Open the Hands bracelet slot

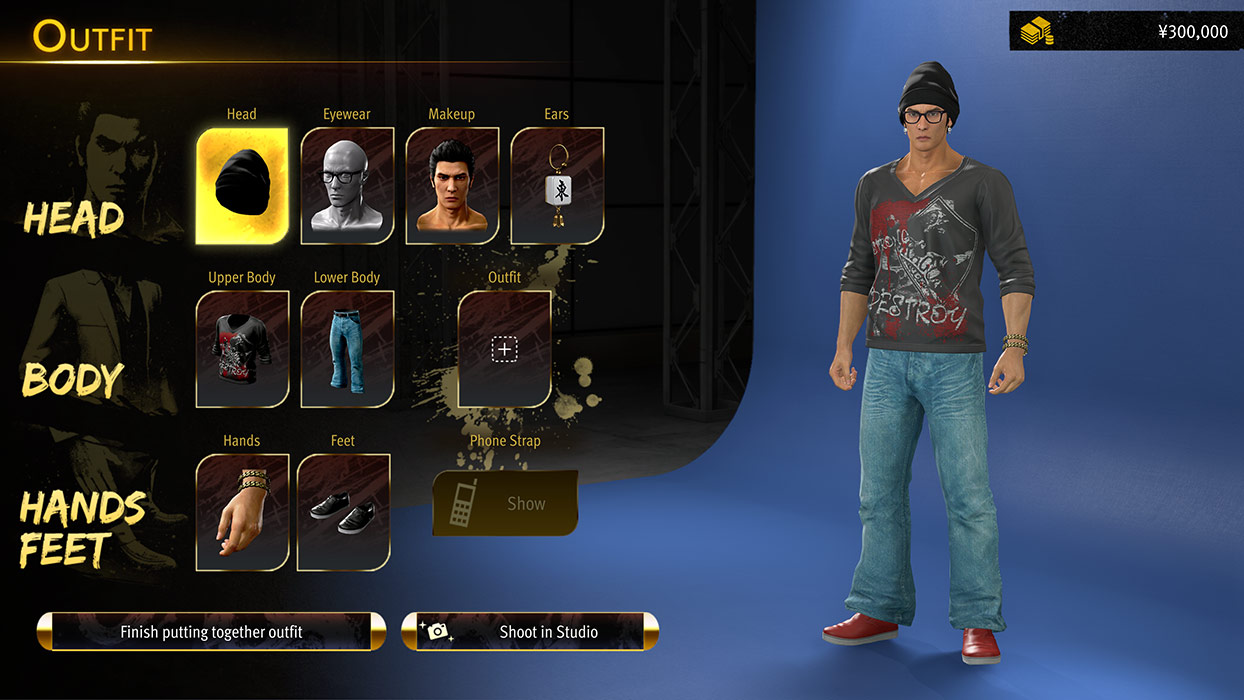pyautogui.click(x=242, y=512)
